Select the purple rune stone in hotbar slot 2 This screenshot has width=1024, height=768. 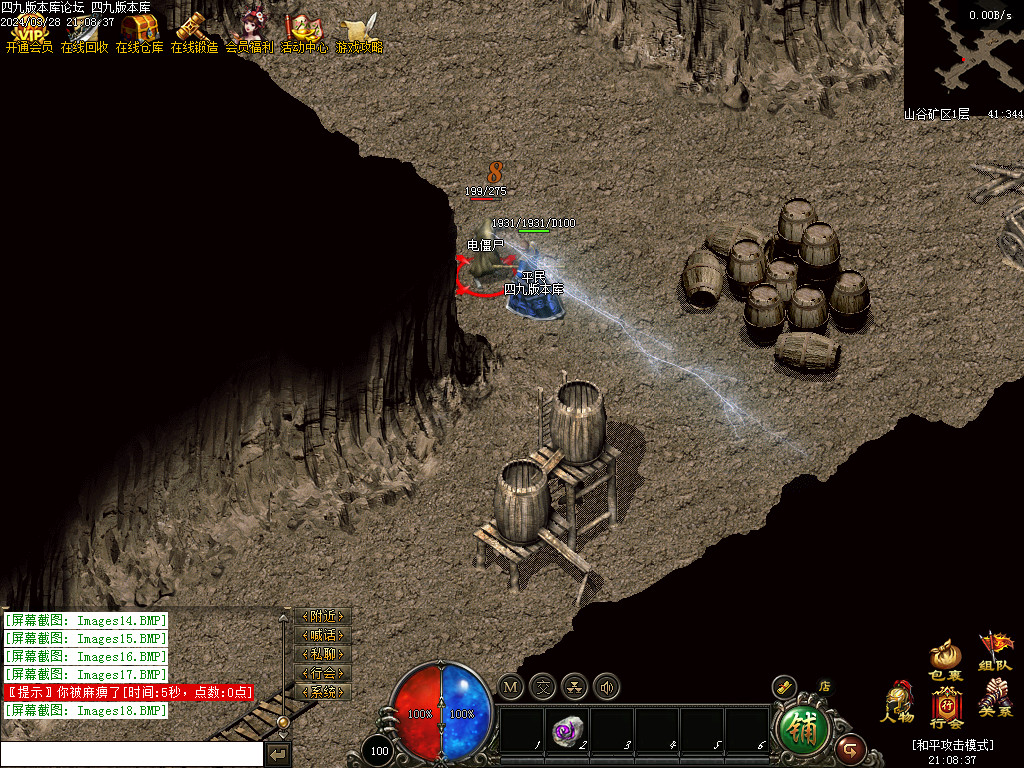click(x=566, y=731)
